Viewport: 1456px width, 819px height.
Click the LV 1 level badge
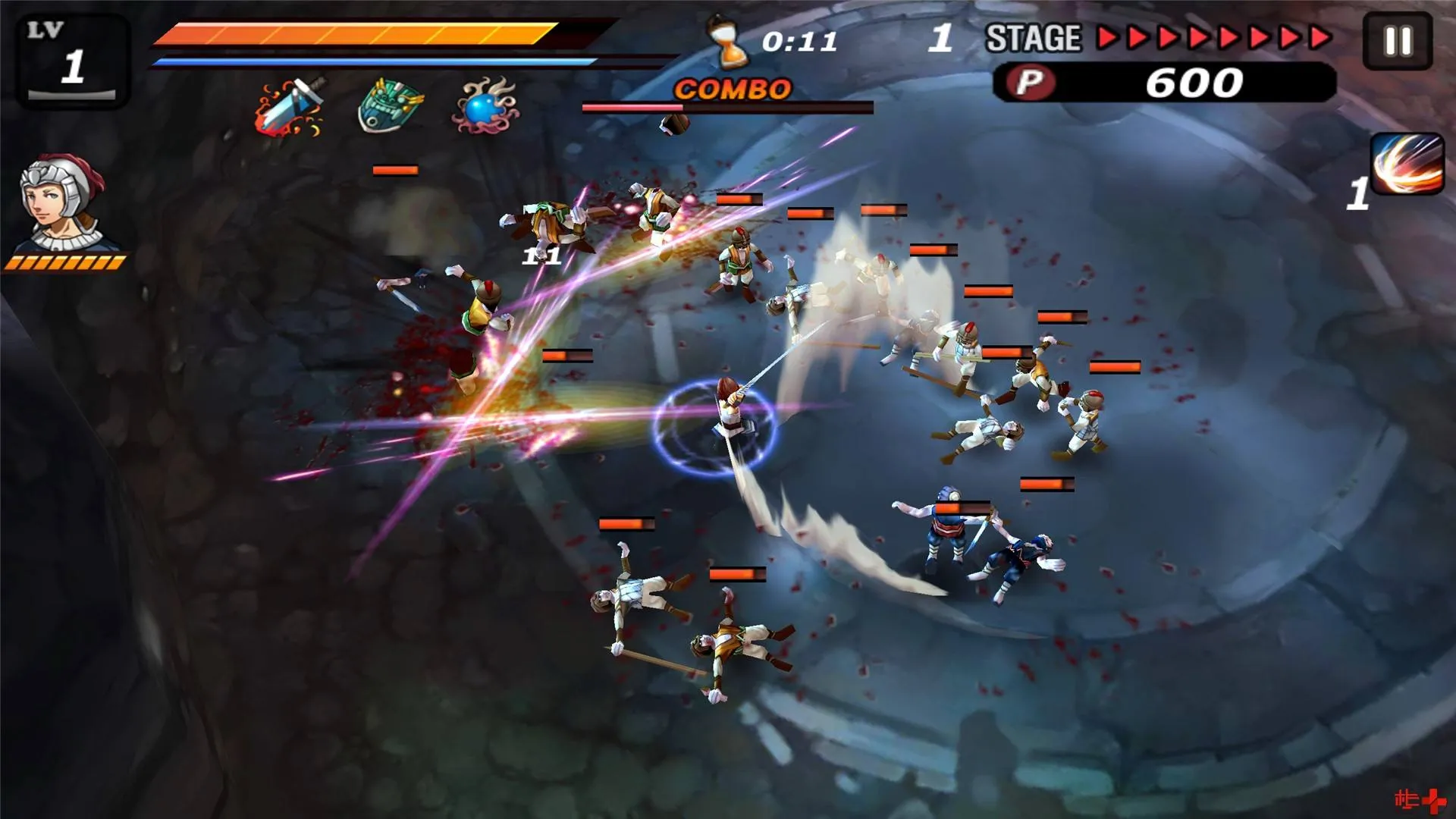71,57
